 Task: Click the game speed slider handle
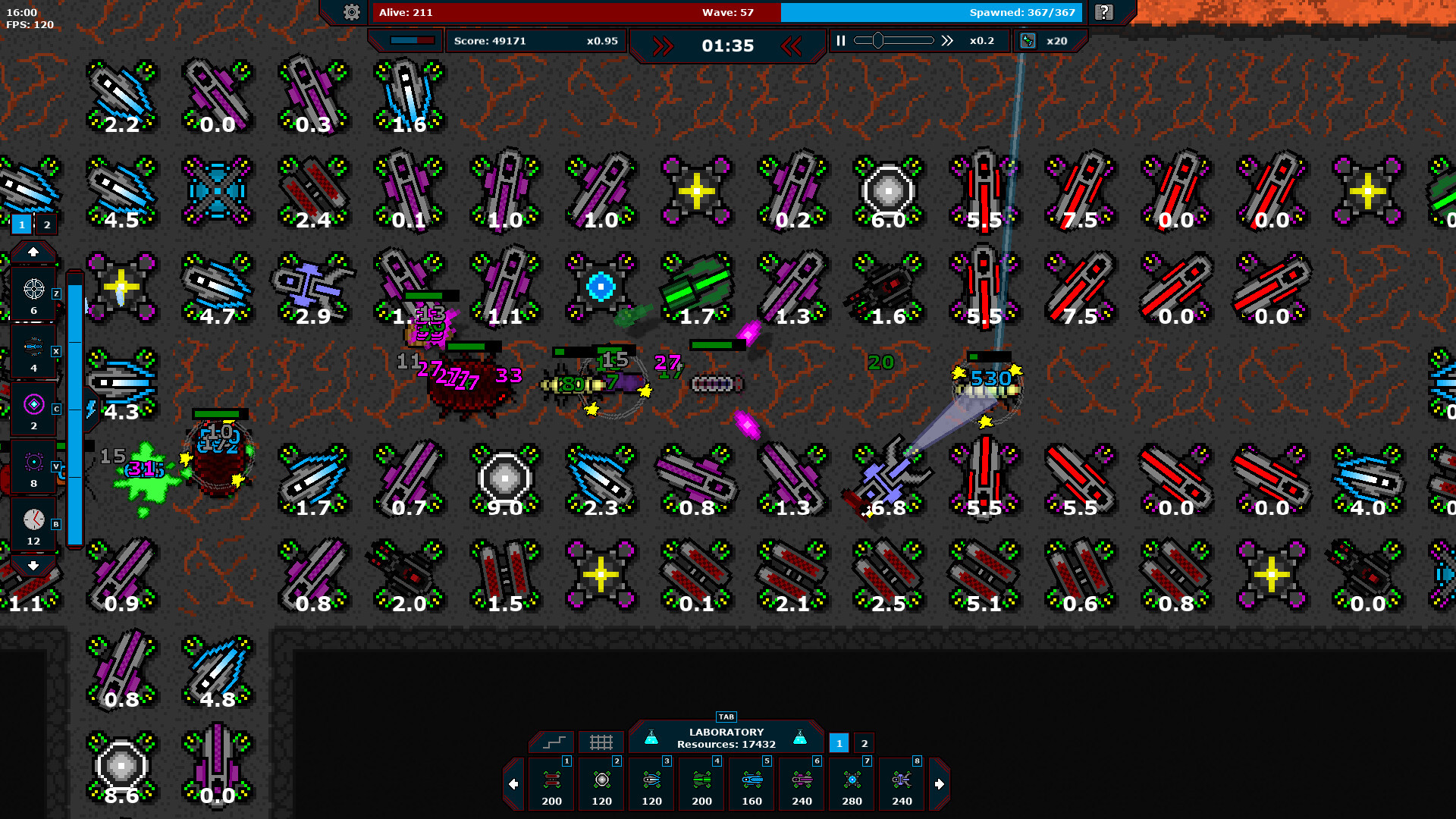click(877, 41)
